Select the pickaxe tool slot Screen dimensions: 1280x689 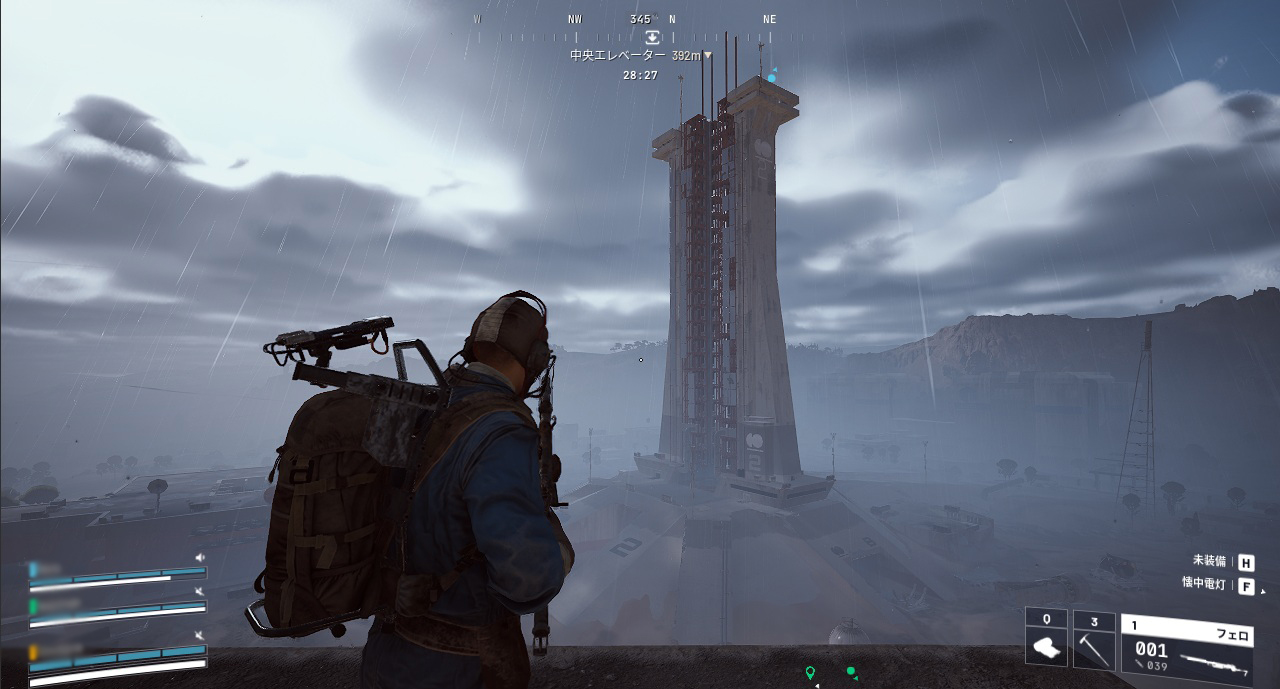(1094, 639)
